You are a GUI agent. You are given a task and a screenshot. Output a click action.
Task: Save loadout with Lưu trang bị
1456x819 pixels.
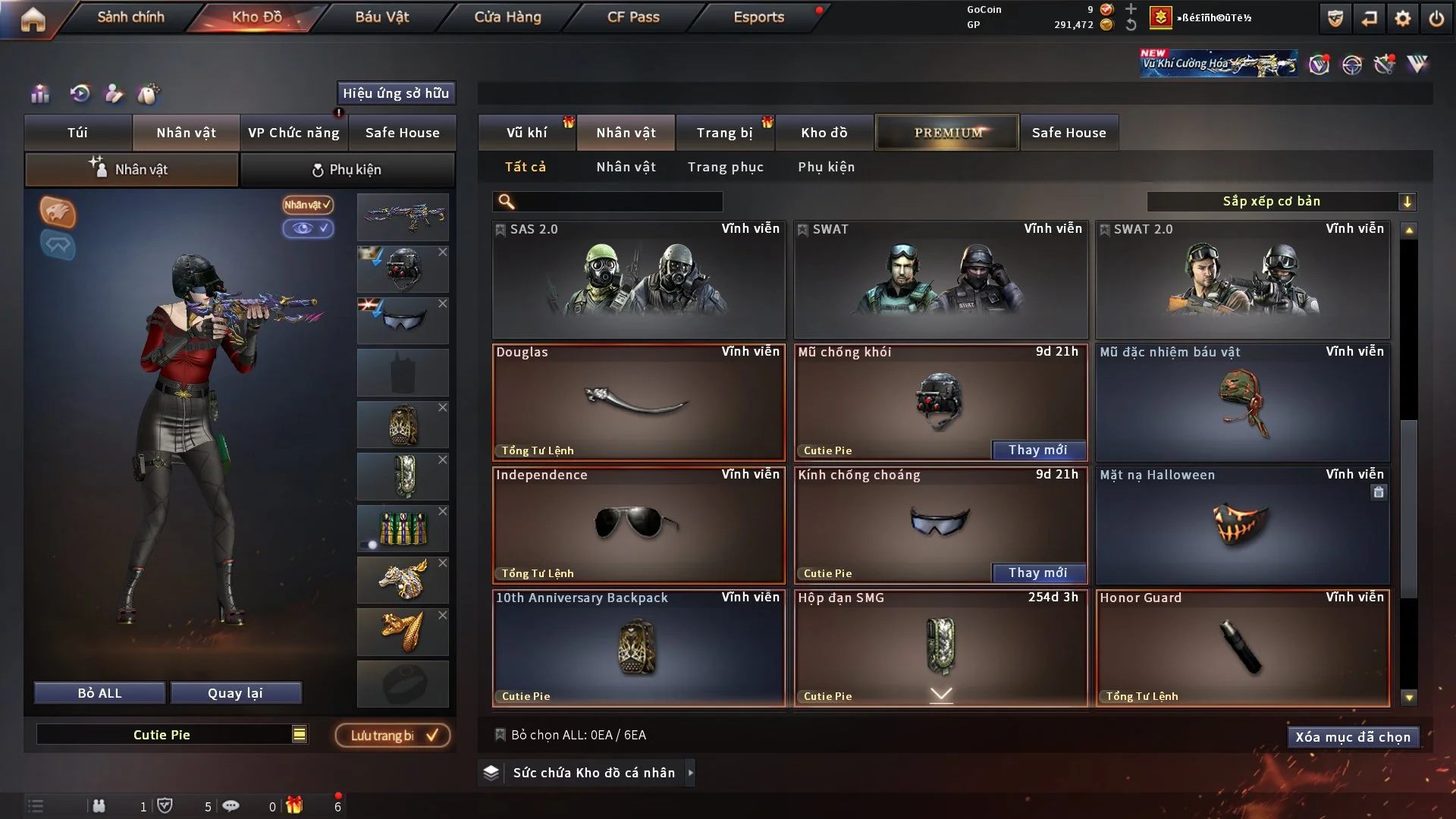[393, 736]
